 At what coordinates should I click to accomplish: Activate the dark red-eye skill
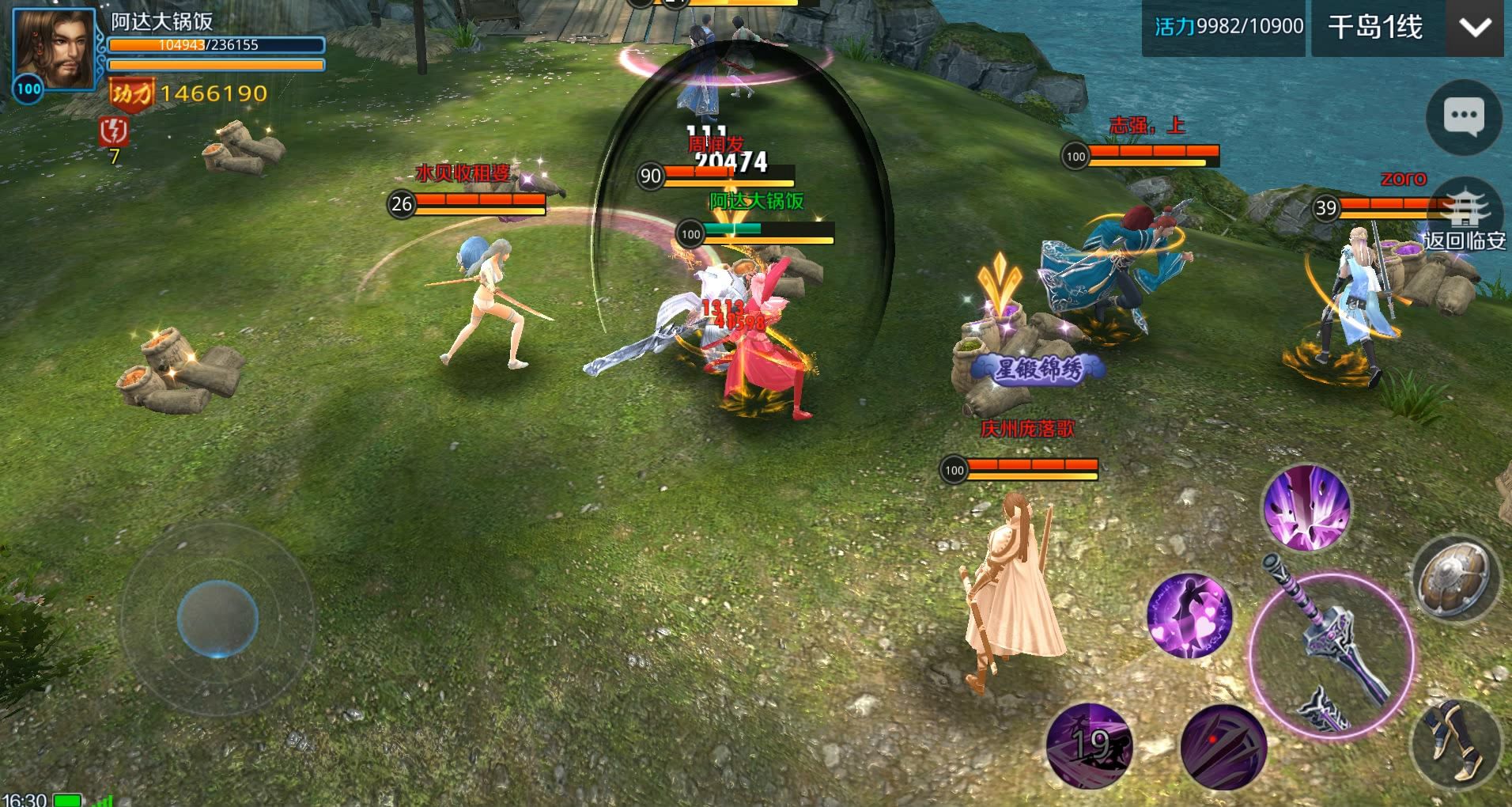[1223, 747]
